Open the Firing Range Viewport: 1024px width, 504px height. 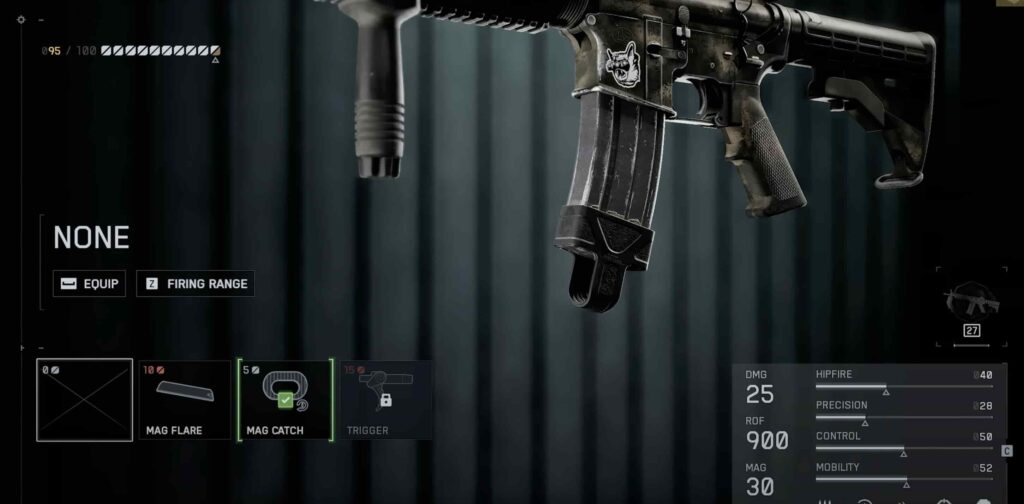pos(195,284)
